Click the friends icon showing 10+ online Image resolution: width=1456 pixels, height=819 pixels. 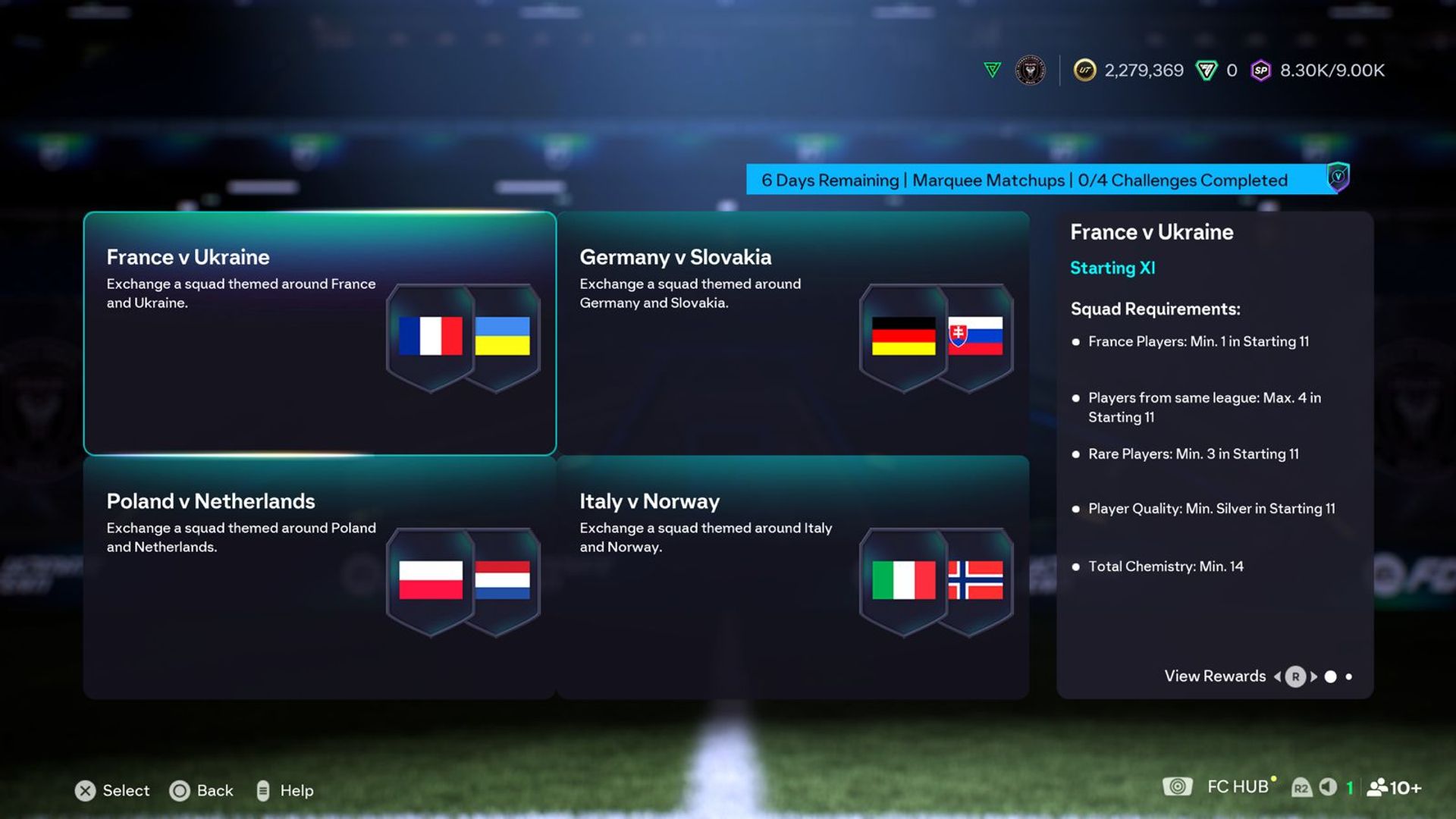tap(1379, 787)
